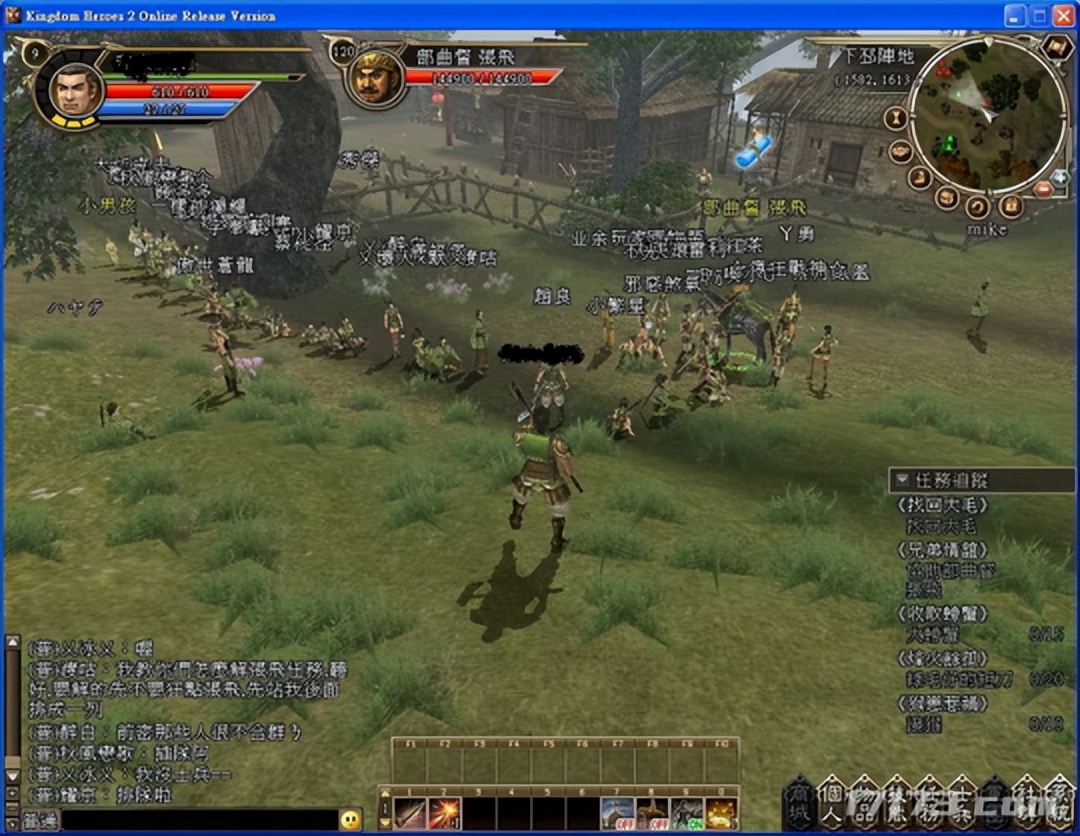This screenshot has width=1080, height=836.
Task: Open the yellow smiley emoticon picker
Action: pos(350,820)
